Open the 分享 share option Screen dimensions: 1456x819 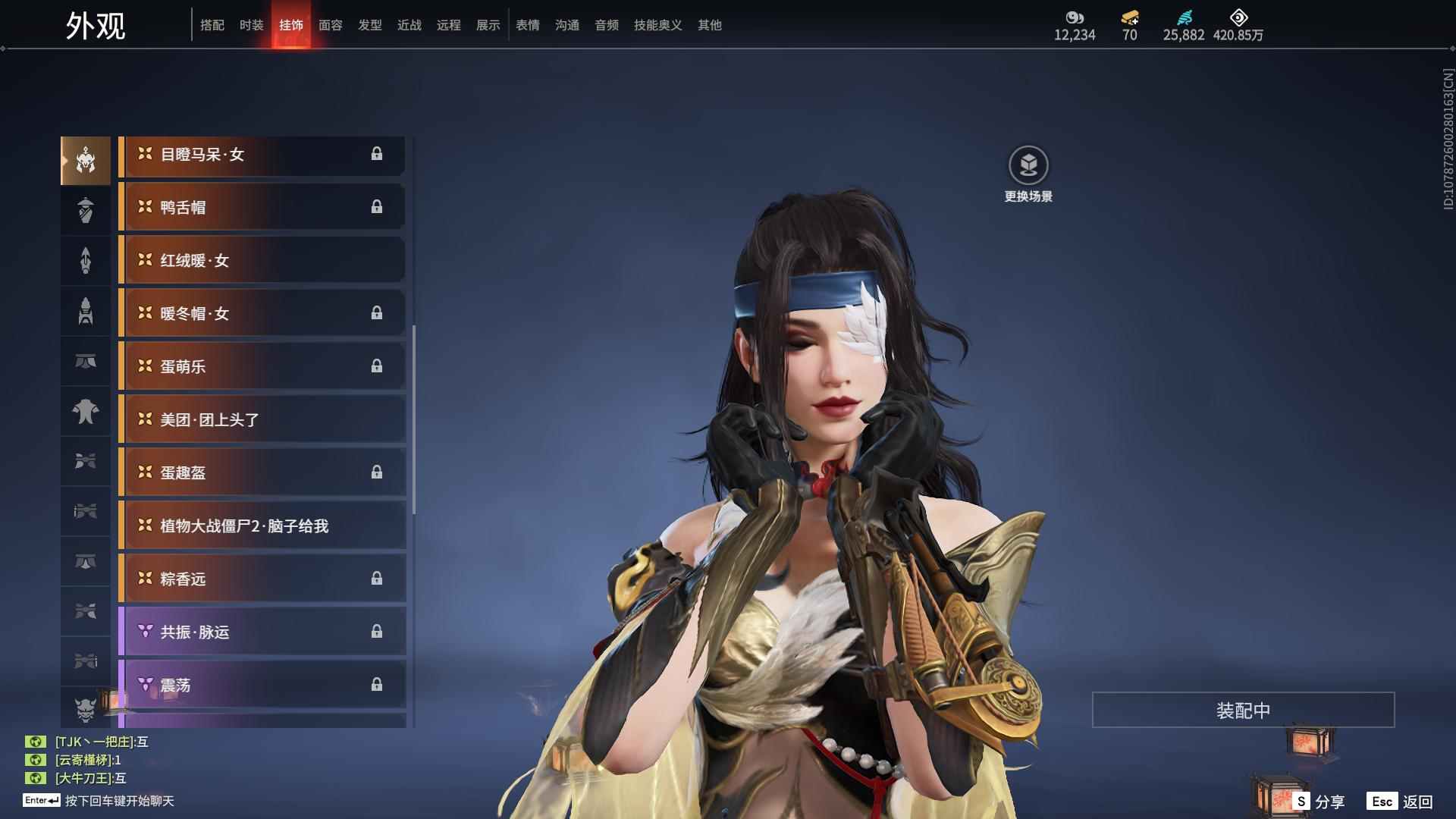[x=1319, y=801]
